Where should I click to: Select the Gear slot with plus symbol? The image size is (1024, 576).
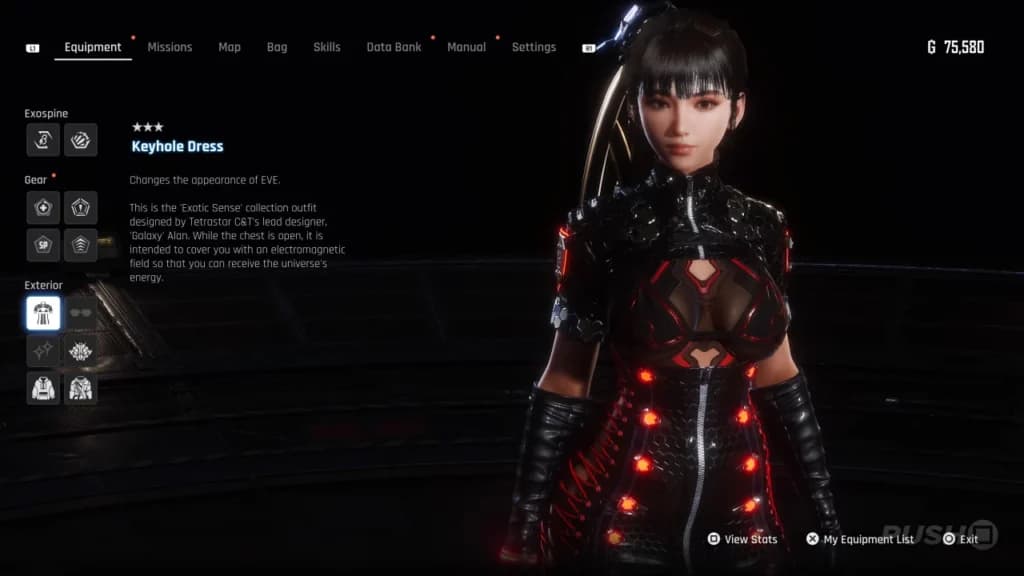(x=43, y=207)
